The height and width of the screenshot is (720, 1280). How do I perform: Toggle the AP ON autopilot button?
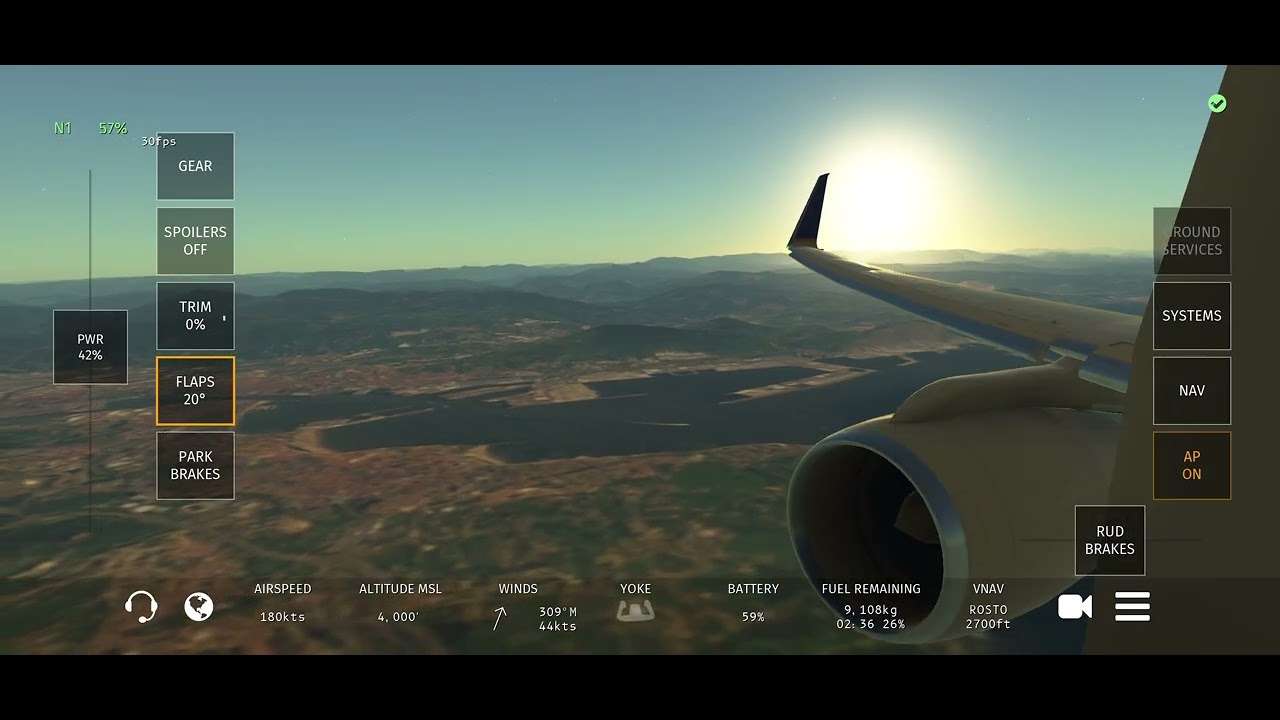(x=1191, y=466)
